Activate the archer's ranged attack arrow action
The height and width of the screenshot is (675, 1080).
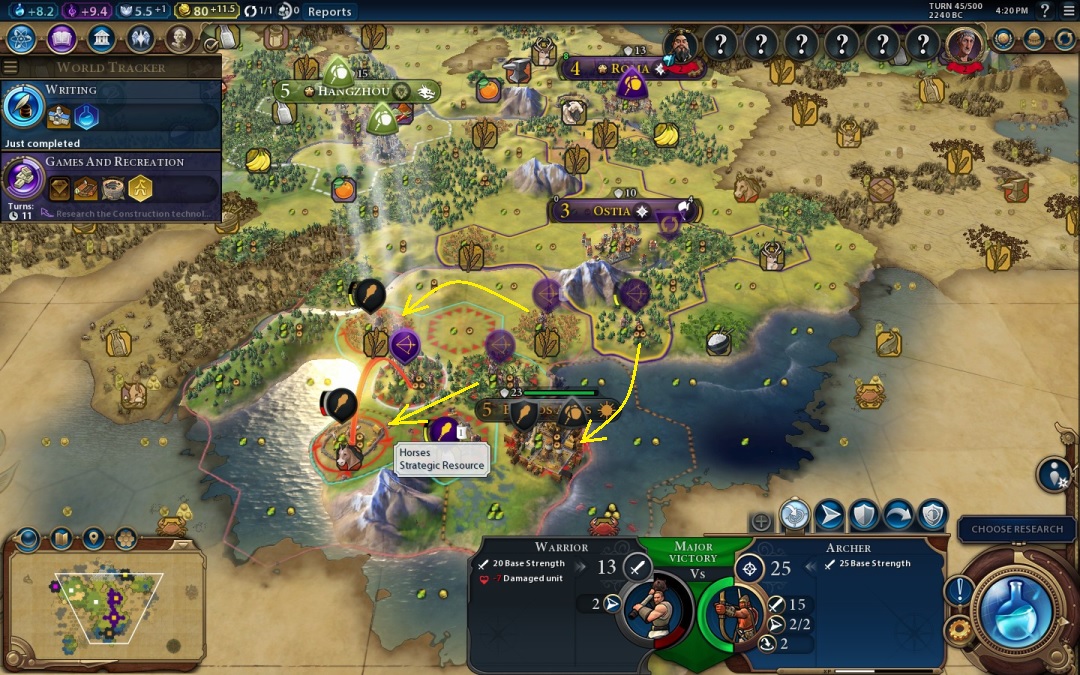click(x=829, y=515)
